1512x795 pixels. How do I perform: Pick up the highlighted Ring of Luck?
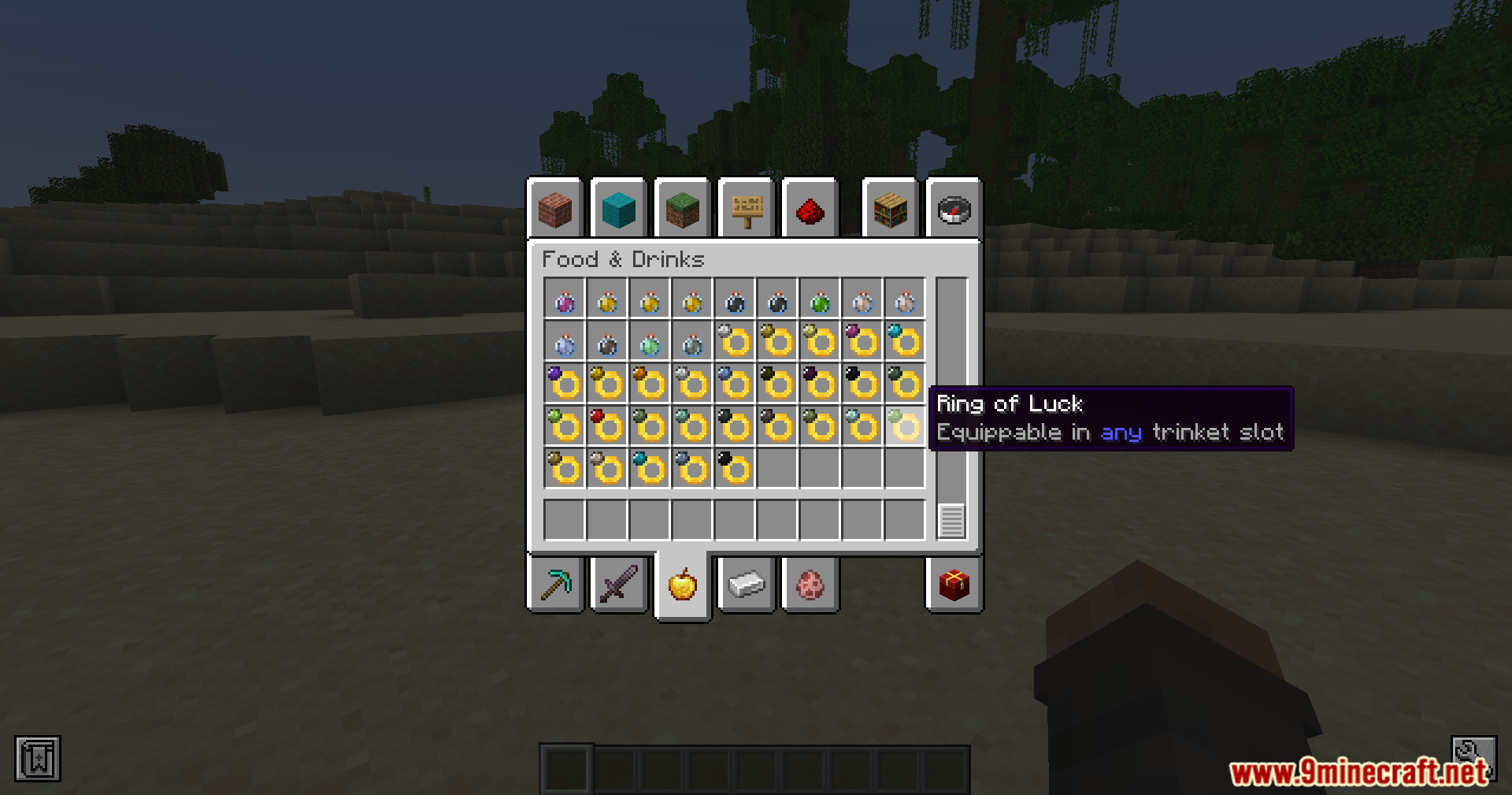[904, 426]
